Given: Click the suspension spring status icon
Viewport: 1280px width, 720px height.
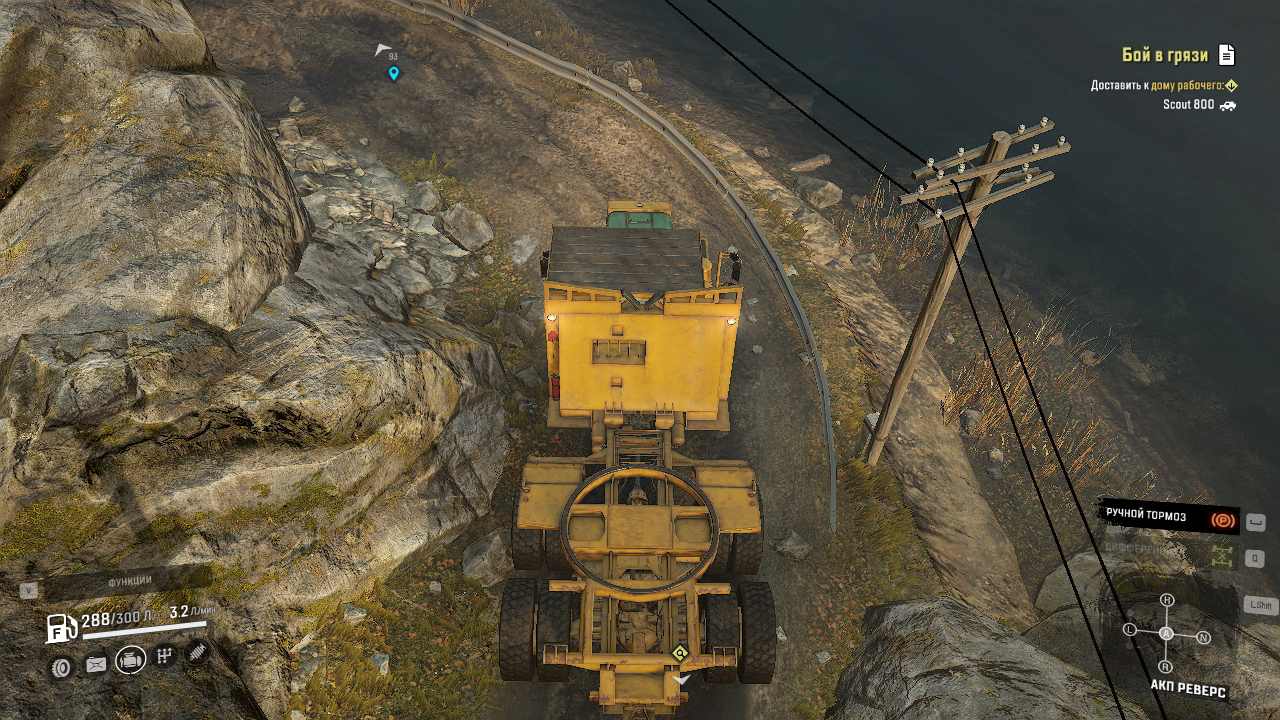Looking at the screenshot, I should [x=197, y=652].
